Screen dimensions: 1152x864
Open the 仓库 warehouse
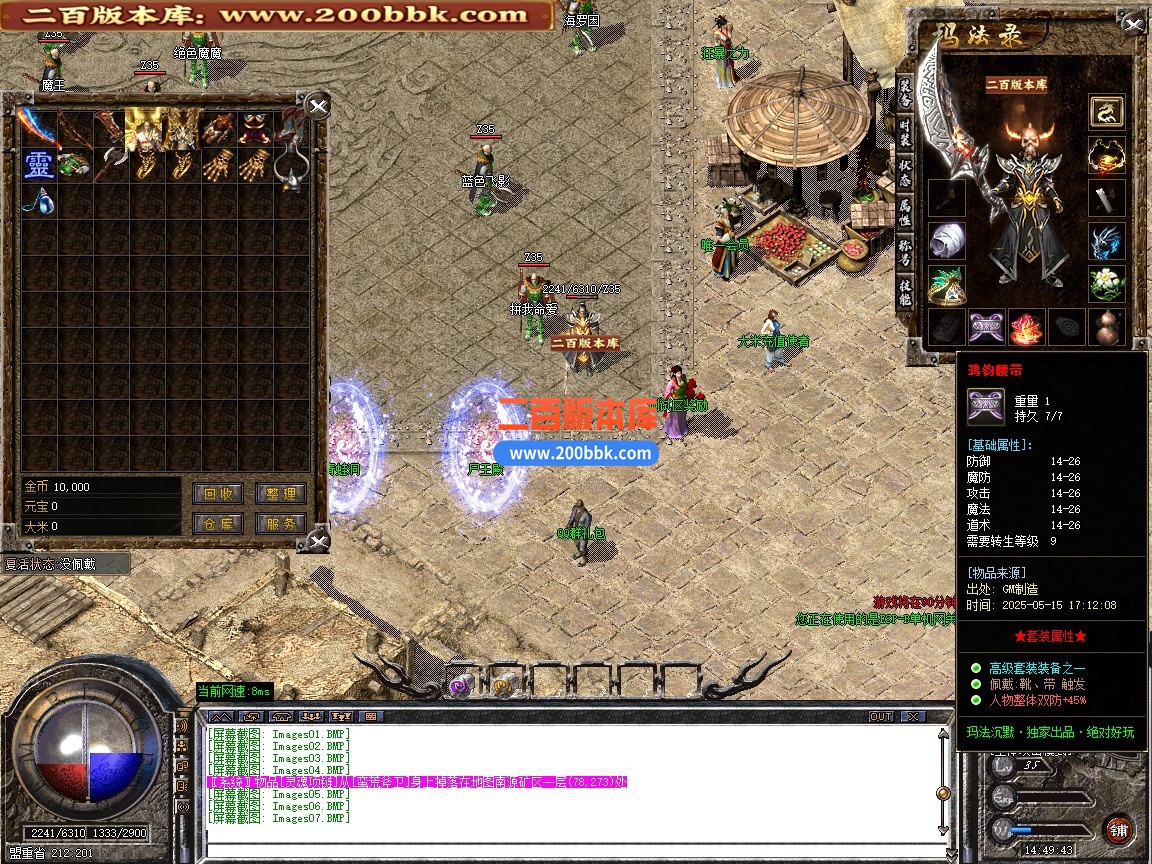click(218, 523)
